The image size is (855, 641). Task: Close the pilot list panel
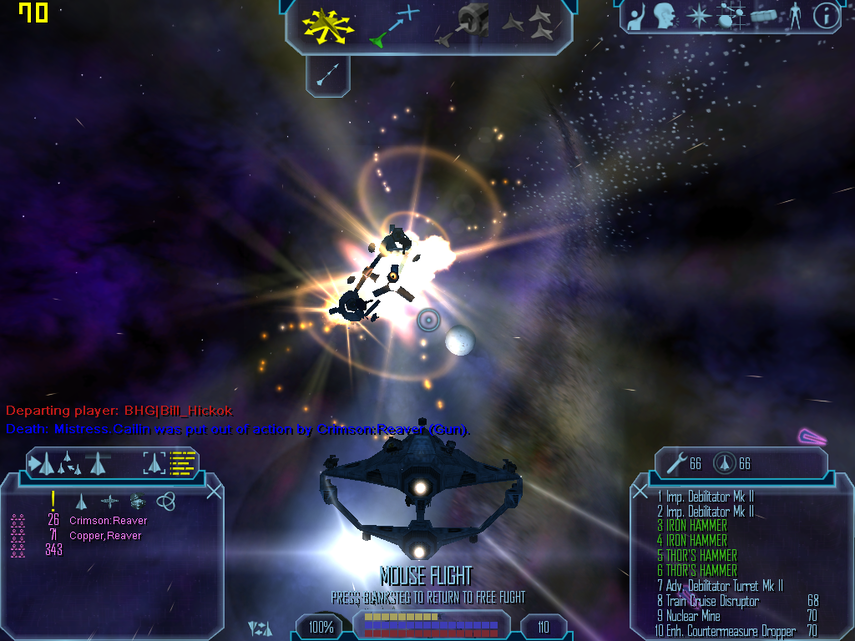[x=214, y=491]
